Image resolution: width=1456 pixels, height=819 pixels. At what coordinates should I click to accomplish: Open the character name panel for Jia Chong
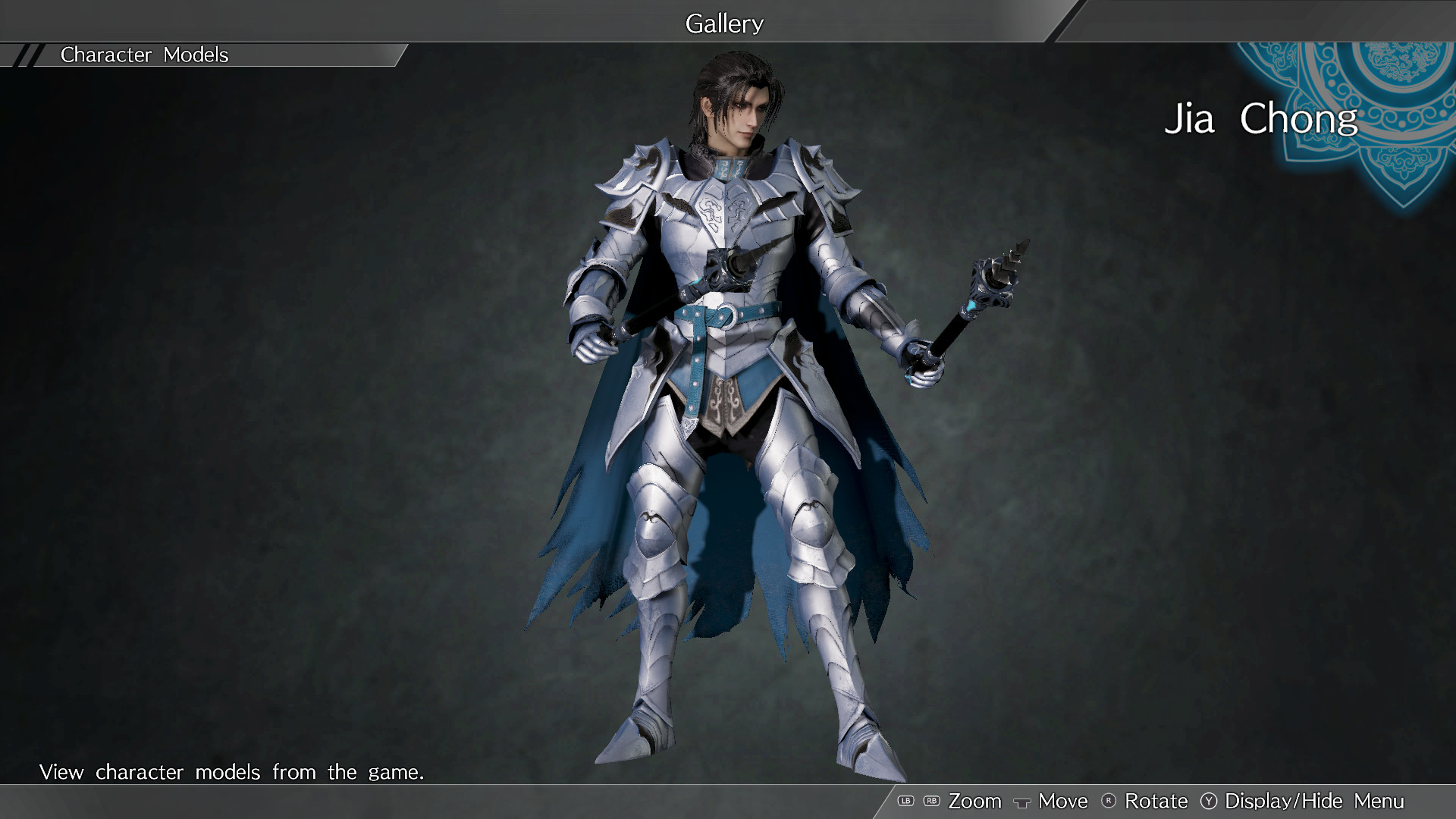pos(1263,119)
